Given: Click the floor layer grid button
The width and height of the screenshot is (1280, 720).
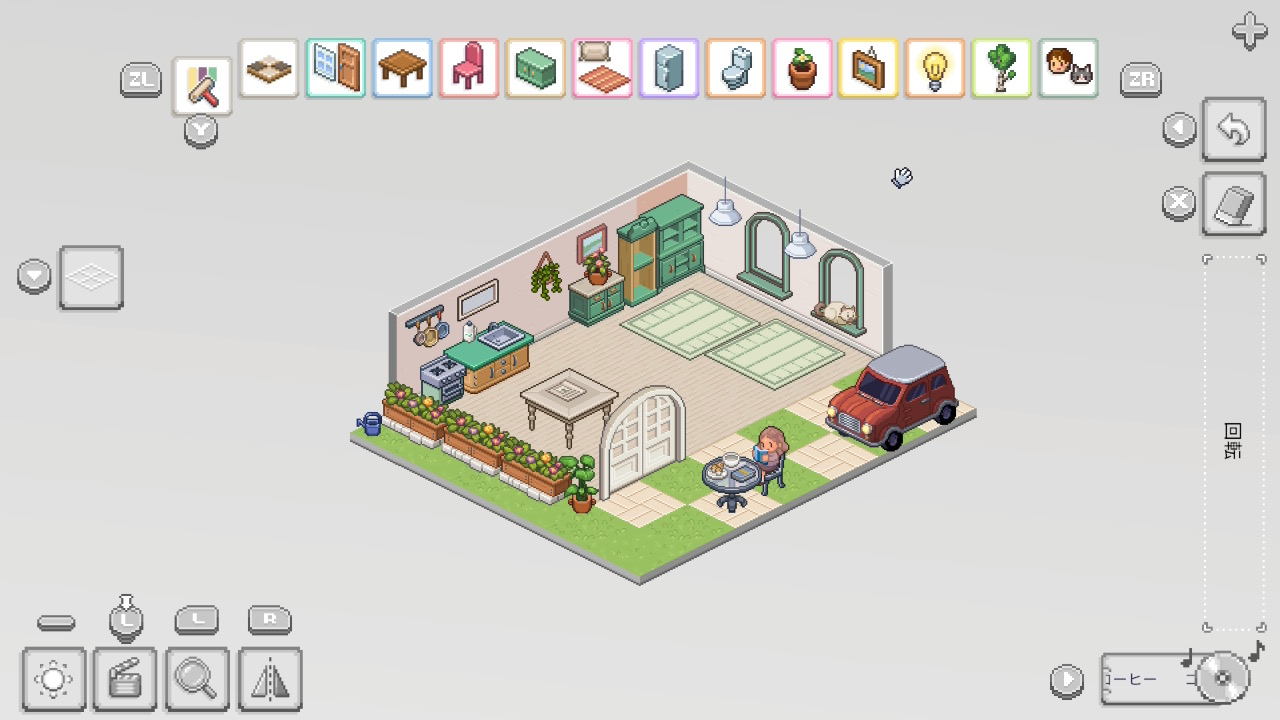Looking at the screenshot, I should tap(91, 277).
